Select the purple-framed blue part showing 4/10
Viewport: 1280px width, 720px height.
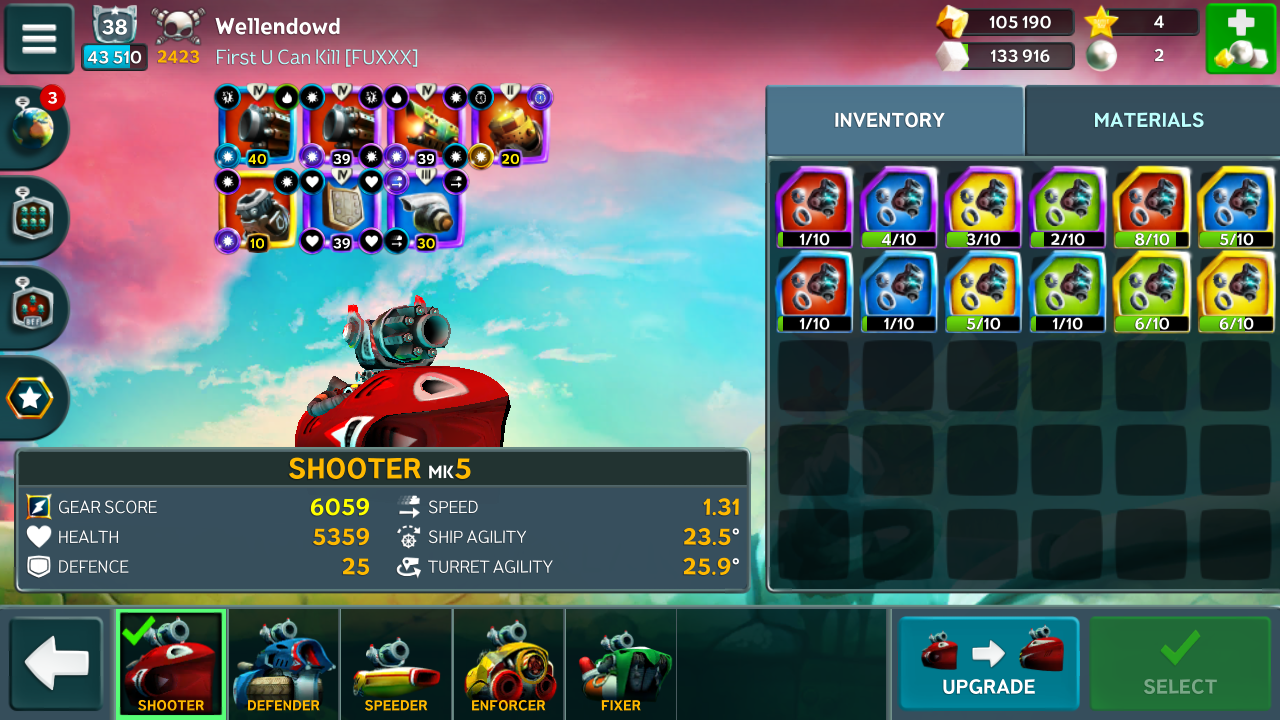point(898,207)
